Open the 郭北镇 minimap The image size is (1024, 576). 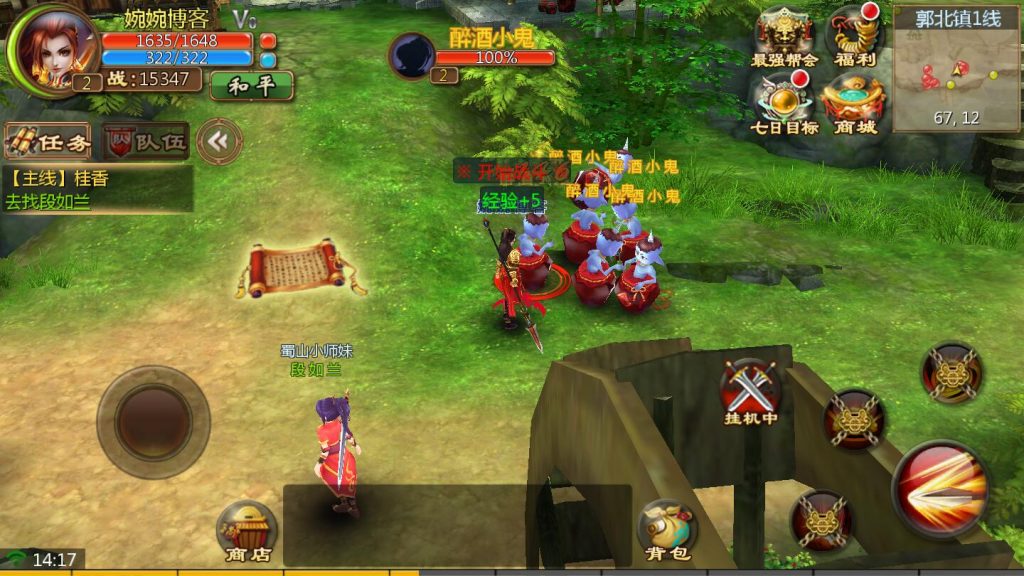tap(957, 69)
